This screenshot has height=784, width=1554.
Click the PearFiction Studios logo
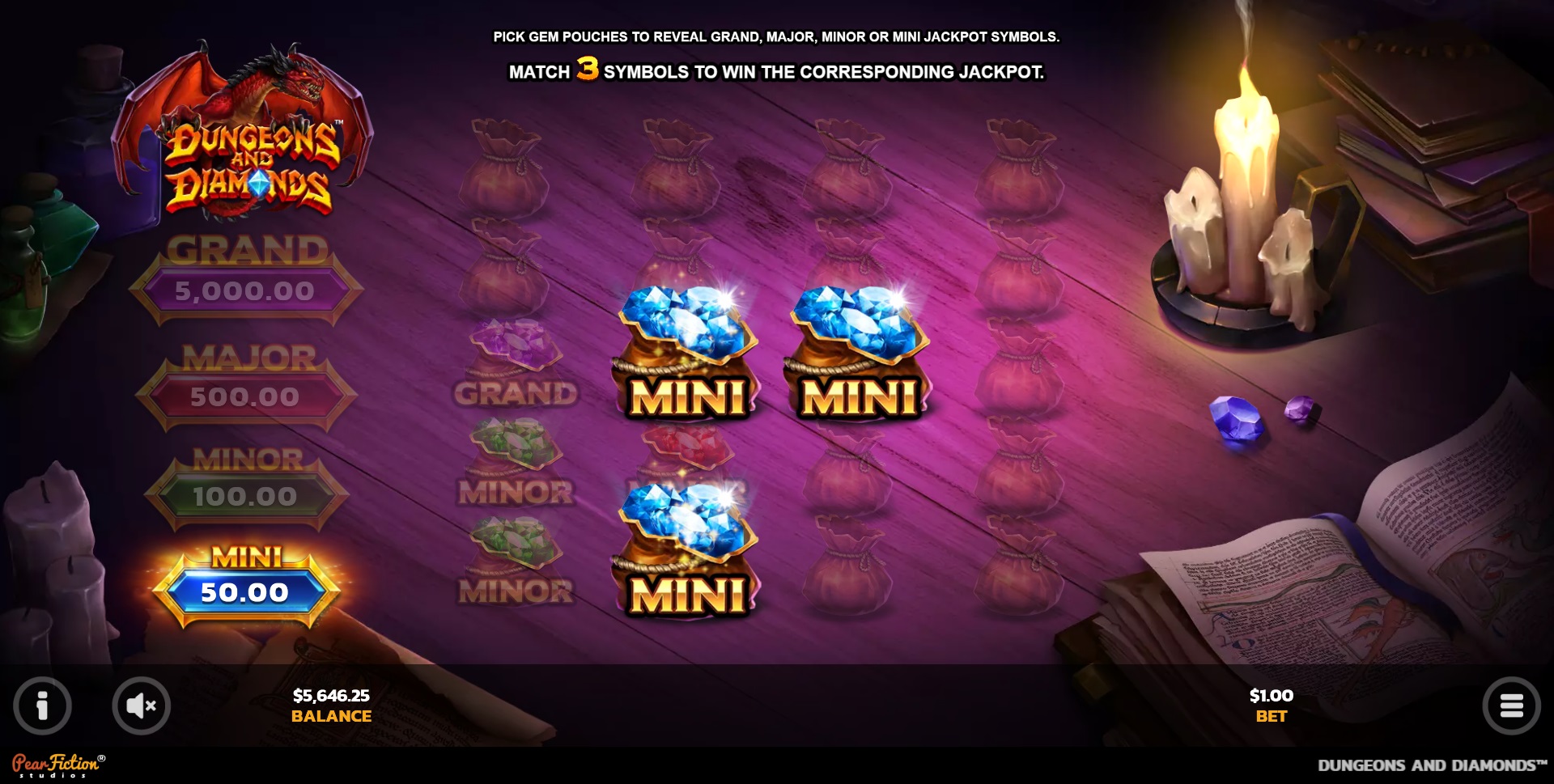pyautogui.click(x=58, y=765)
